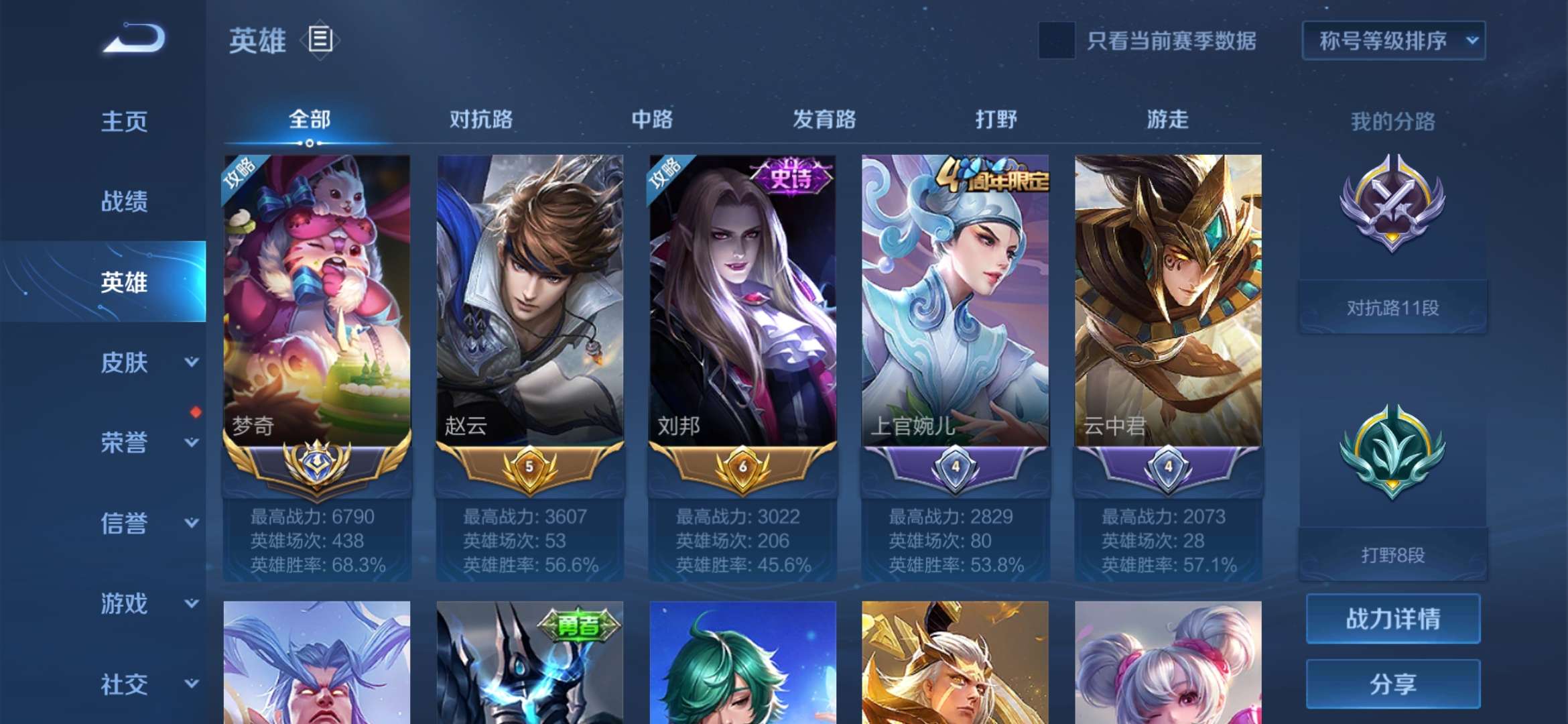Click 赵云's level 5 proficiency emblem

tap(529, 468)
